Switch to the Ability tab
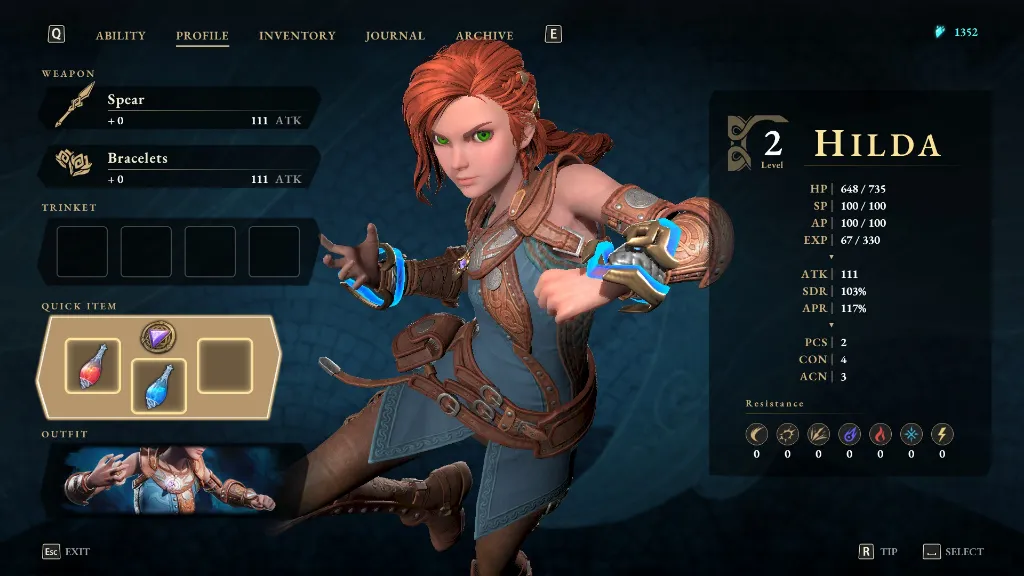 tap(120, 36)
